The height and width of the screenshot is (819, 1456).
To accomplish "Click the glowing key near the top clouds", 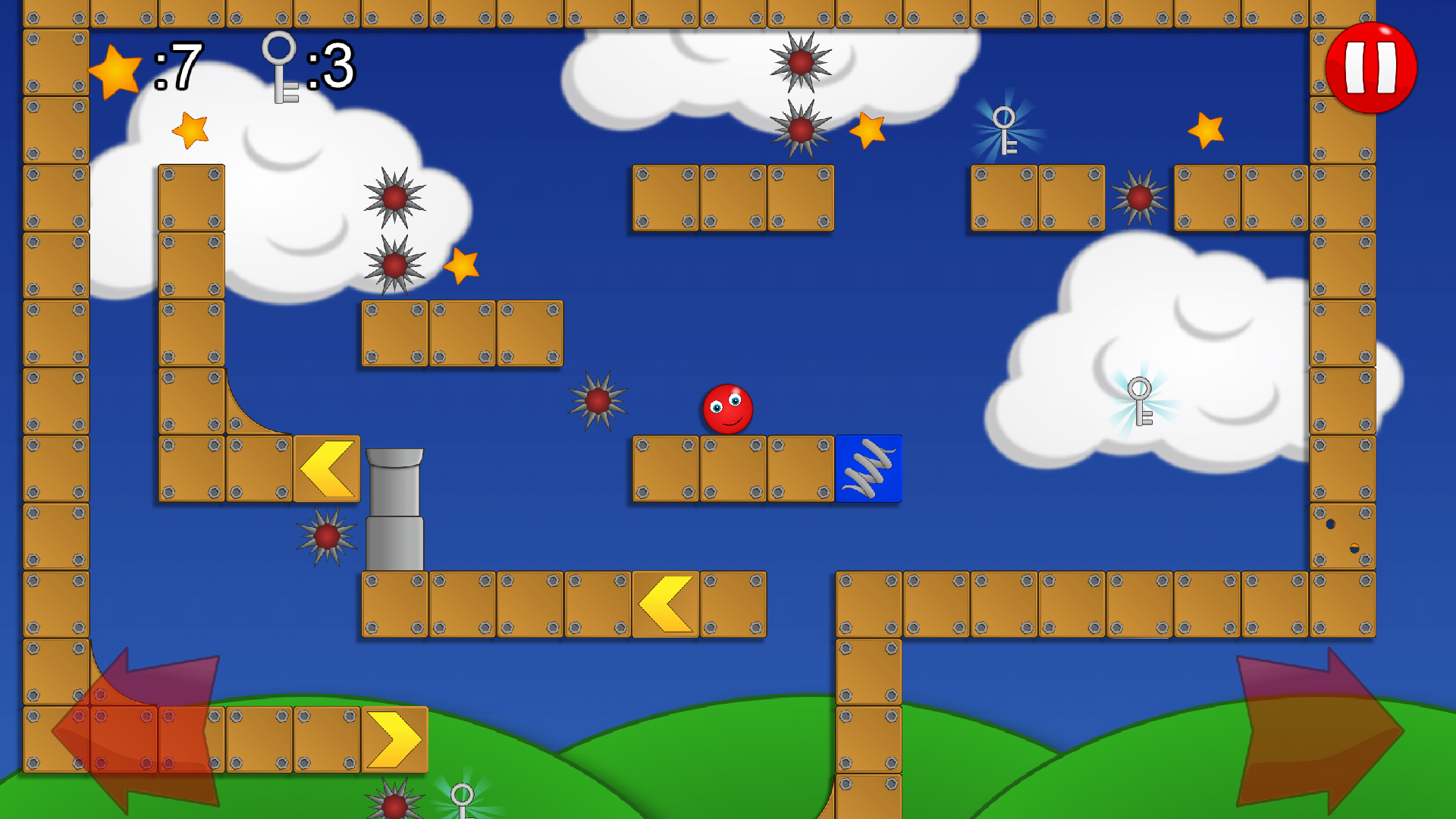I will (1005, 129).
